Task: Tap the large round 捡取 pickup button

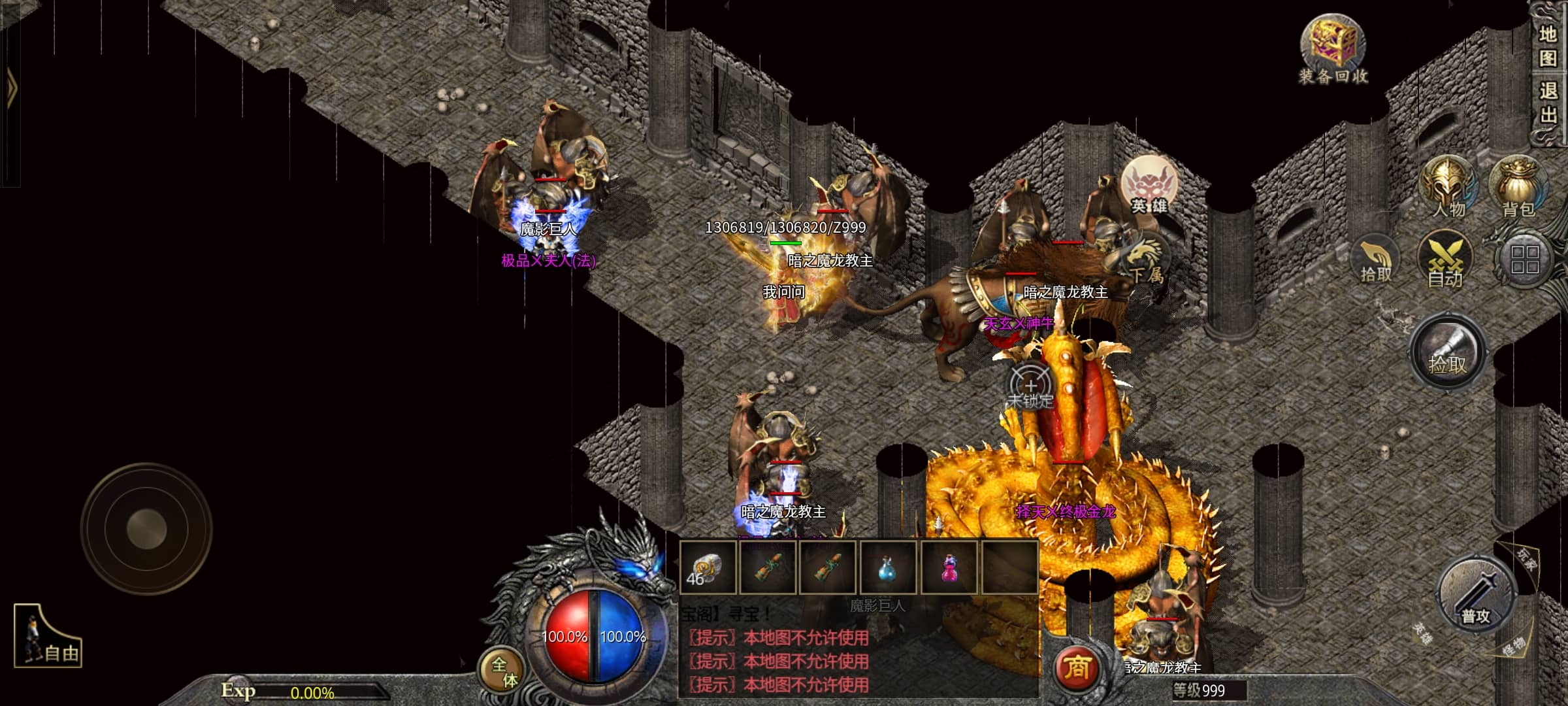Action: pyautogui.click(x=1447, y=354)
